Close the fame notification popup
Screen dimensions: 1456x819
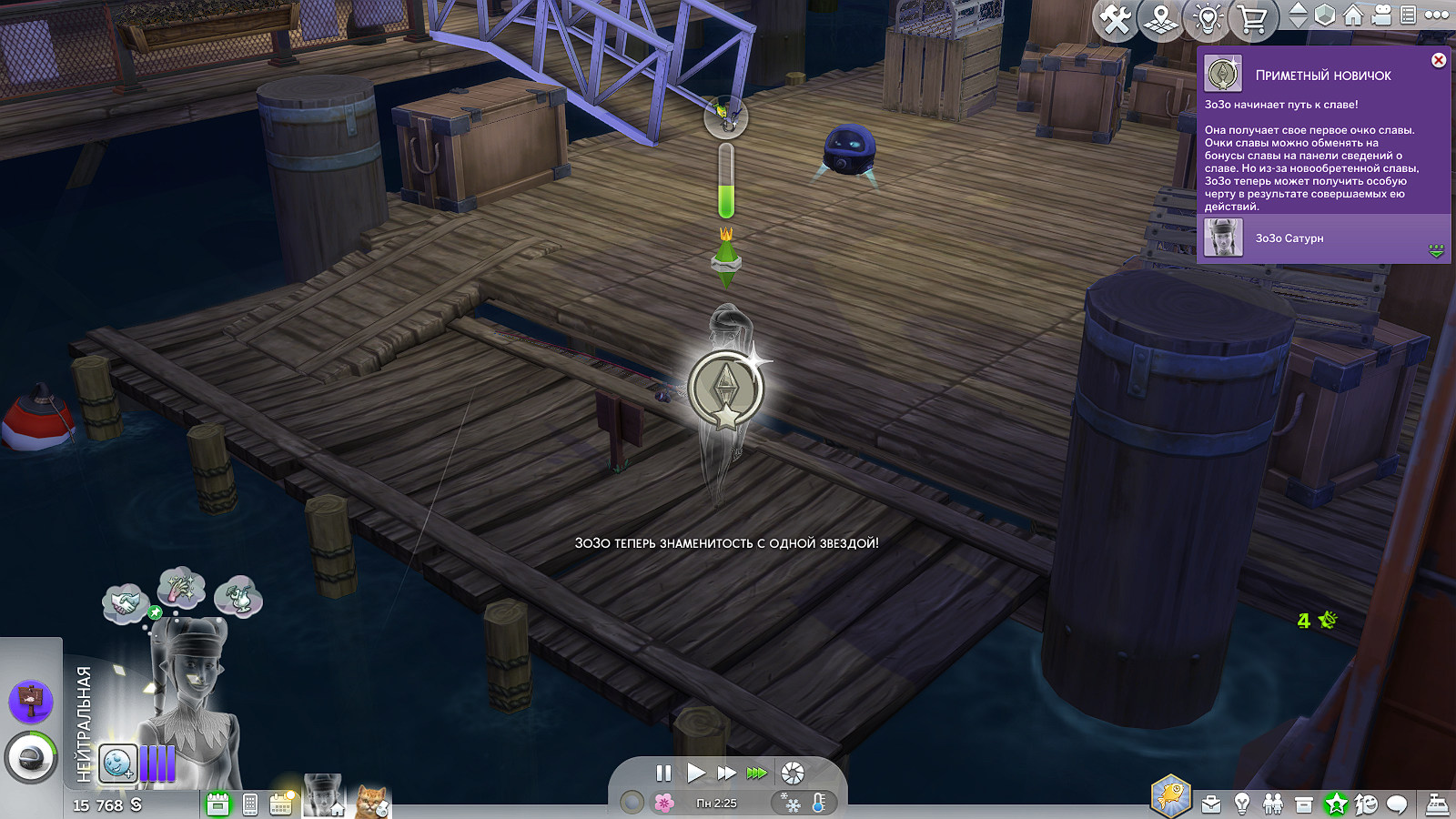point(1439,60)
